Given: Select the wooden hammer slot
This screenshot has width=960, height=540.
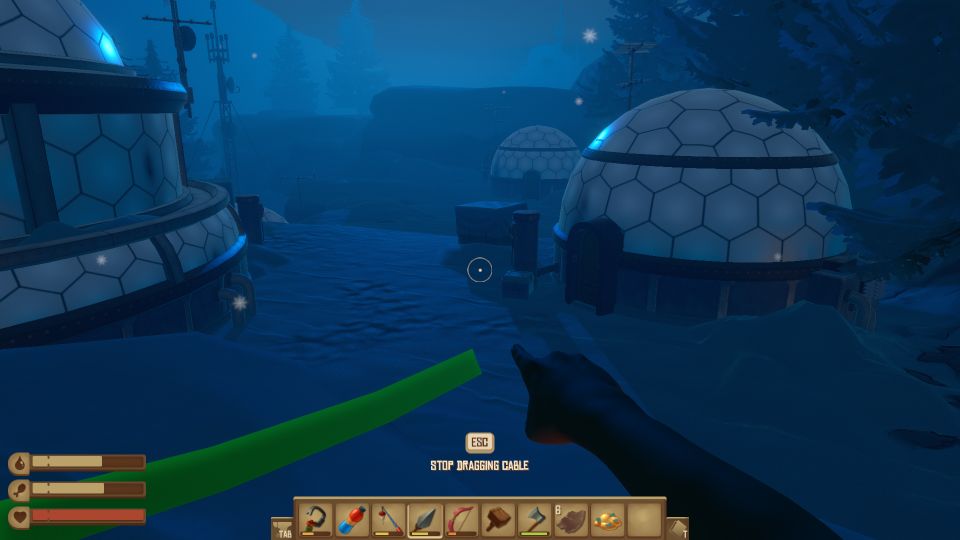Looking at the screenshot, I should pyautogui.click(x=498, y=520).
